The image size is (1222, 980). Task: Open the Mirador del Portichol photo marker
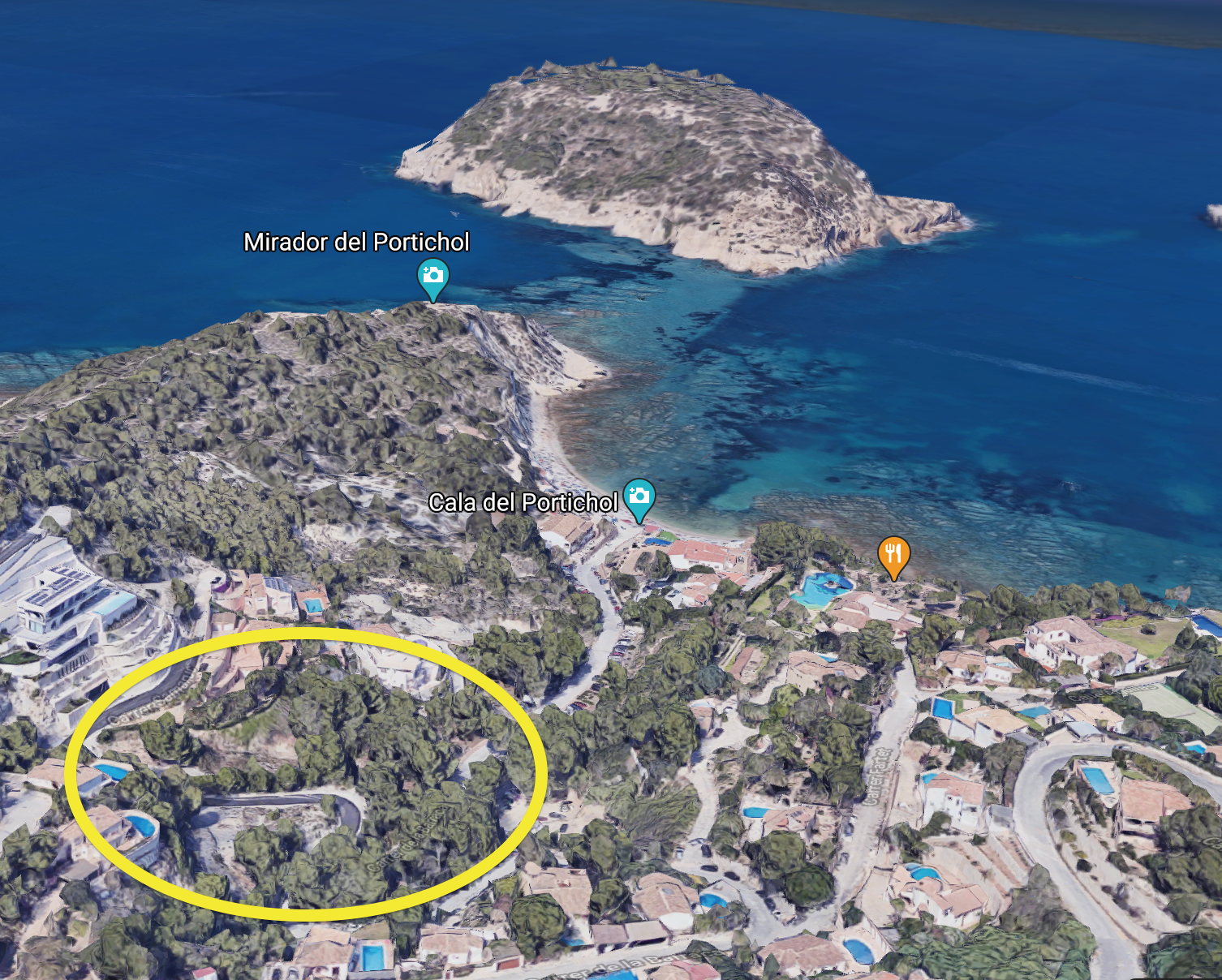tap(433, 276)
